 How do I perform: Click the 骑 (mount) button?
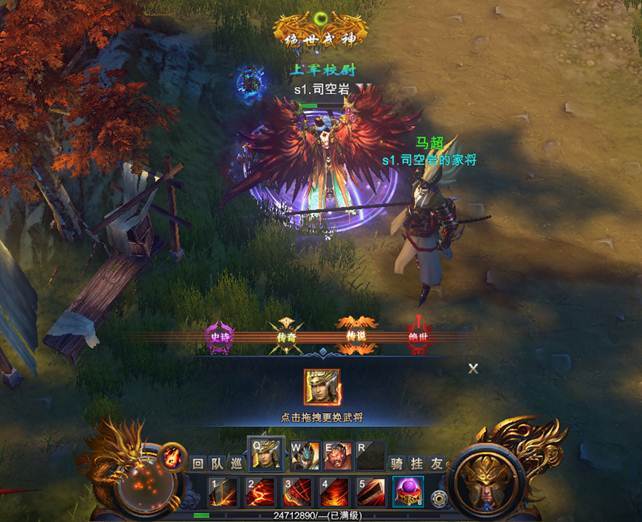coord(397,464)
